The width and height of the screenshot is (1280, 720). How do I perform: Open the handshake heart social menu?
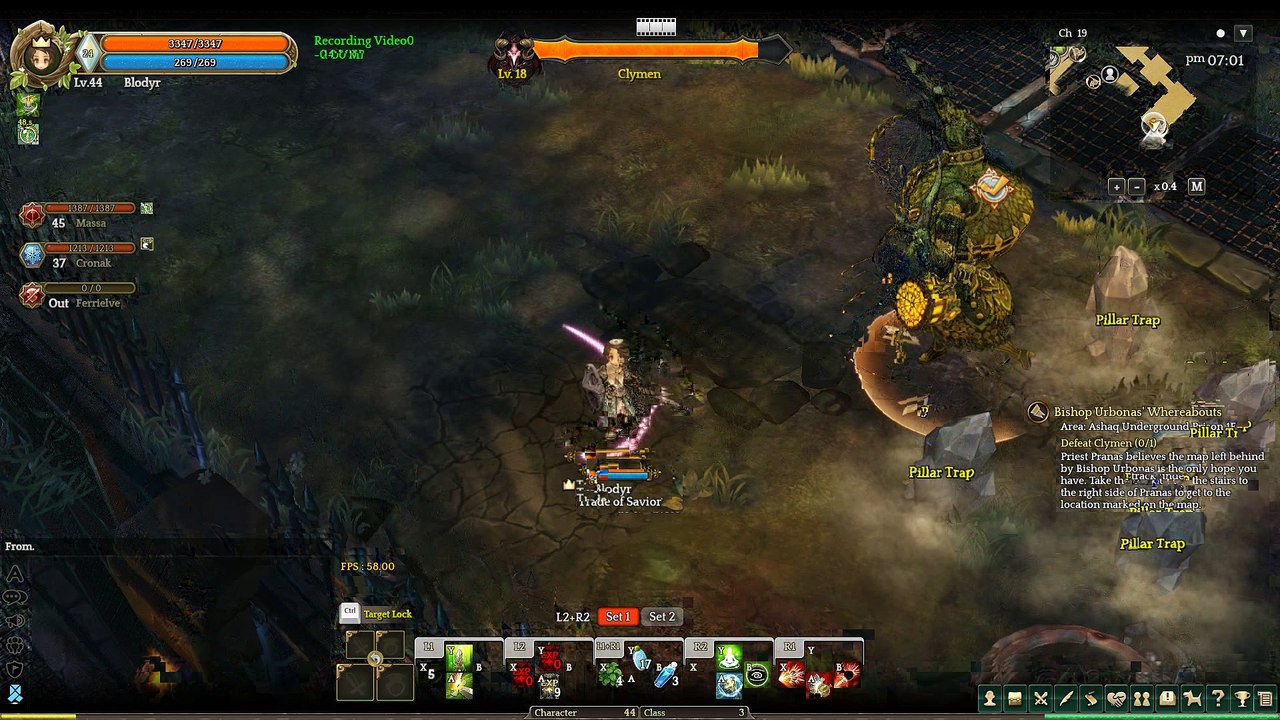coord(1116,699)
